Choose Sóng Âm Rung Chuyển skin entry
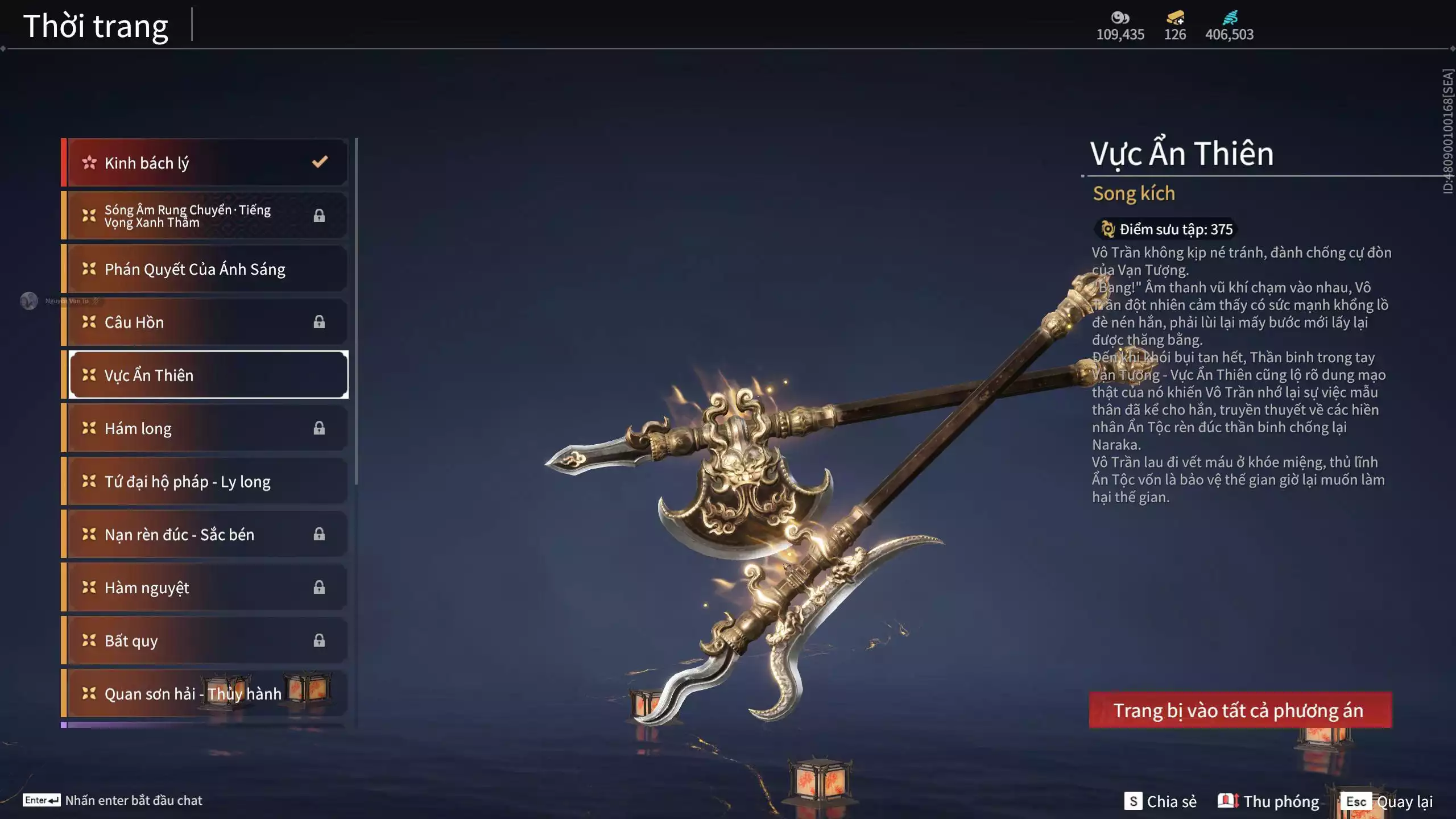Viewport: 1456px width, 819px height. (205, 216)
